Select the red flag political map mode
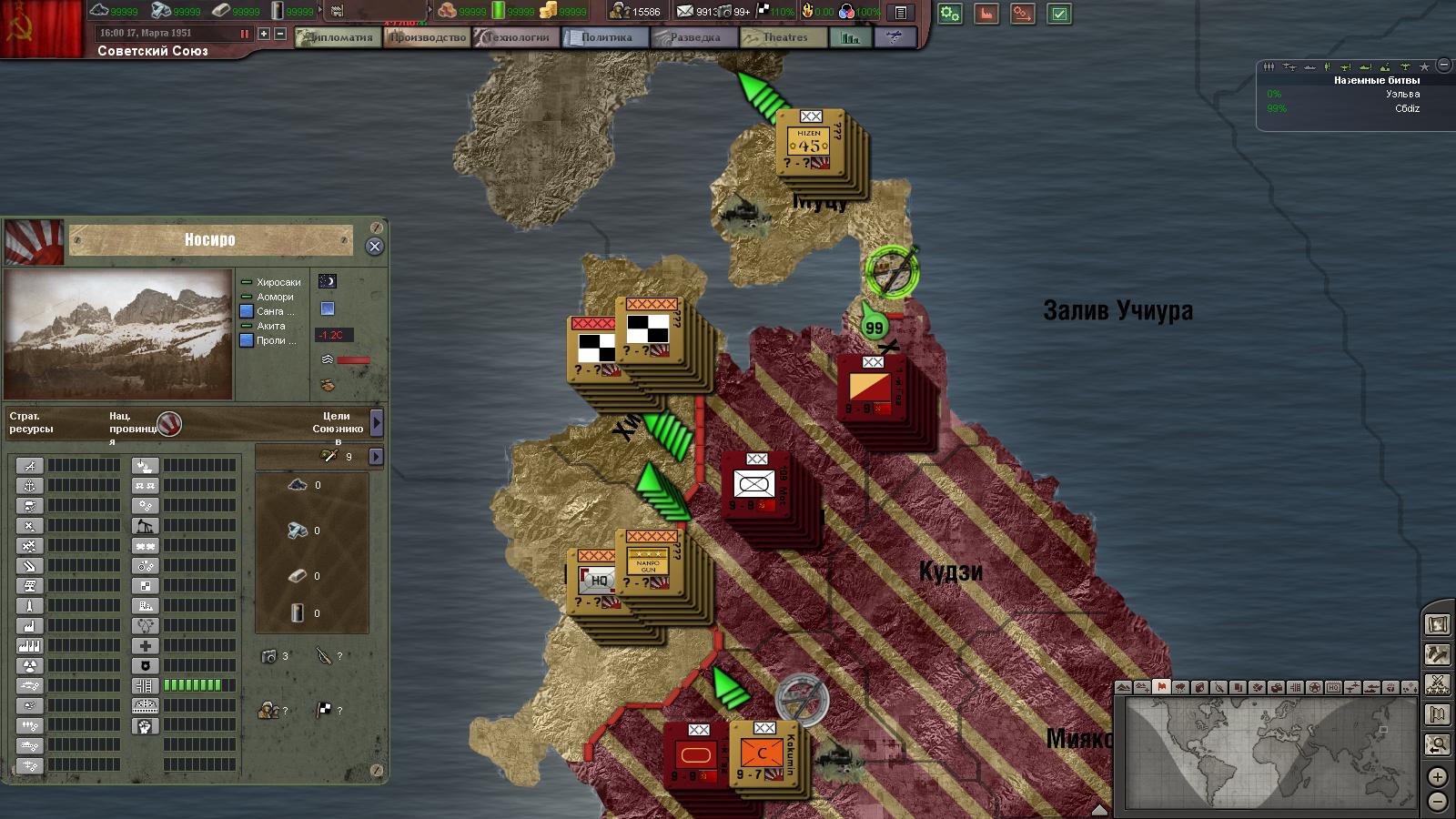This screenshot has height=819, width=1456. click(1161, 687)
